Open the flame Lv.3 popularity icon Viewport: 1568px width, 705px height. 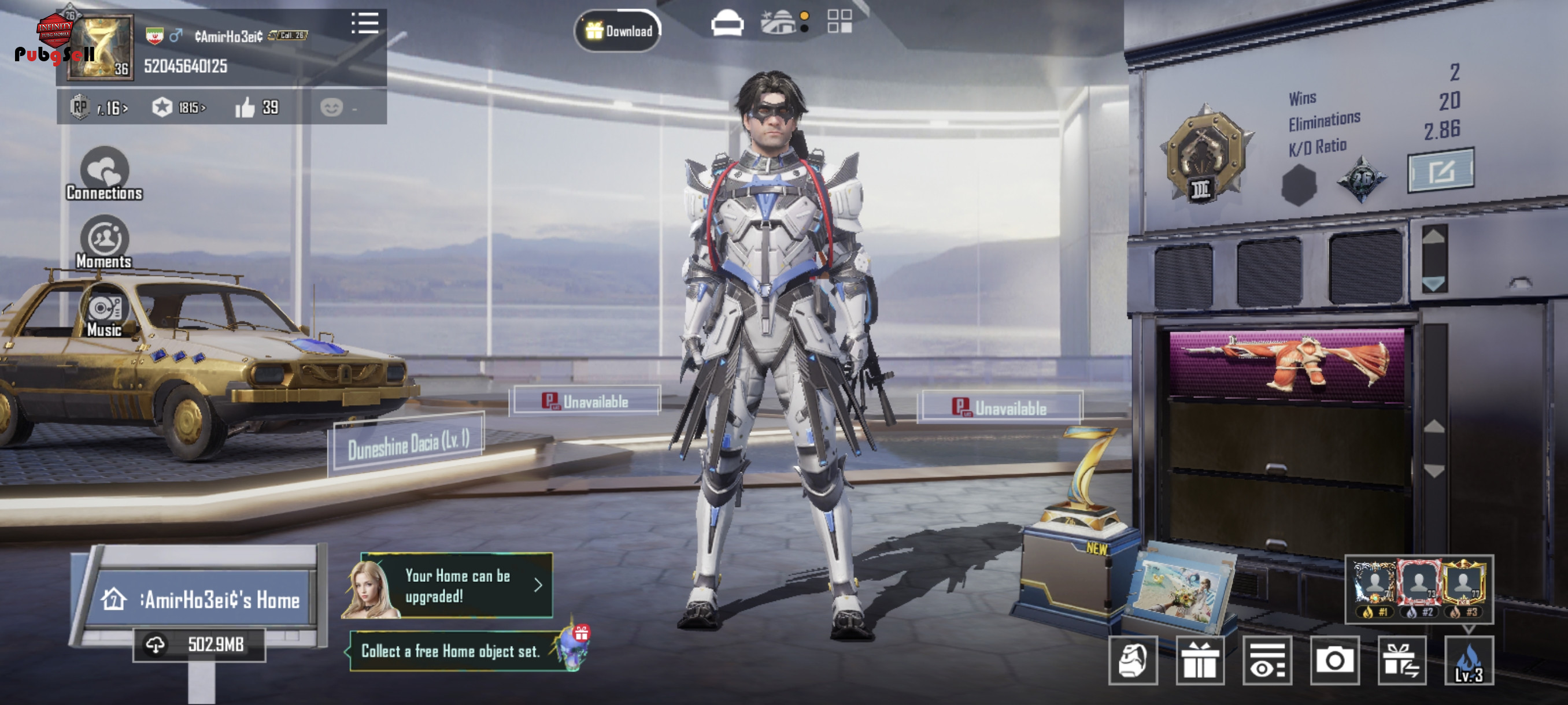(x=1468, y=660)
